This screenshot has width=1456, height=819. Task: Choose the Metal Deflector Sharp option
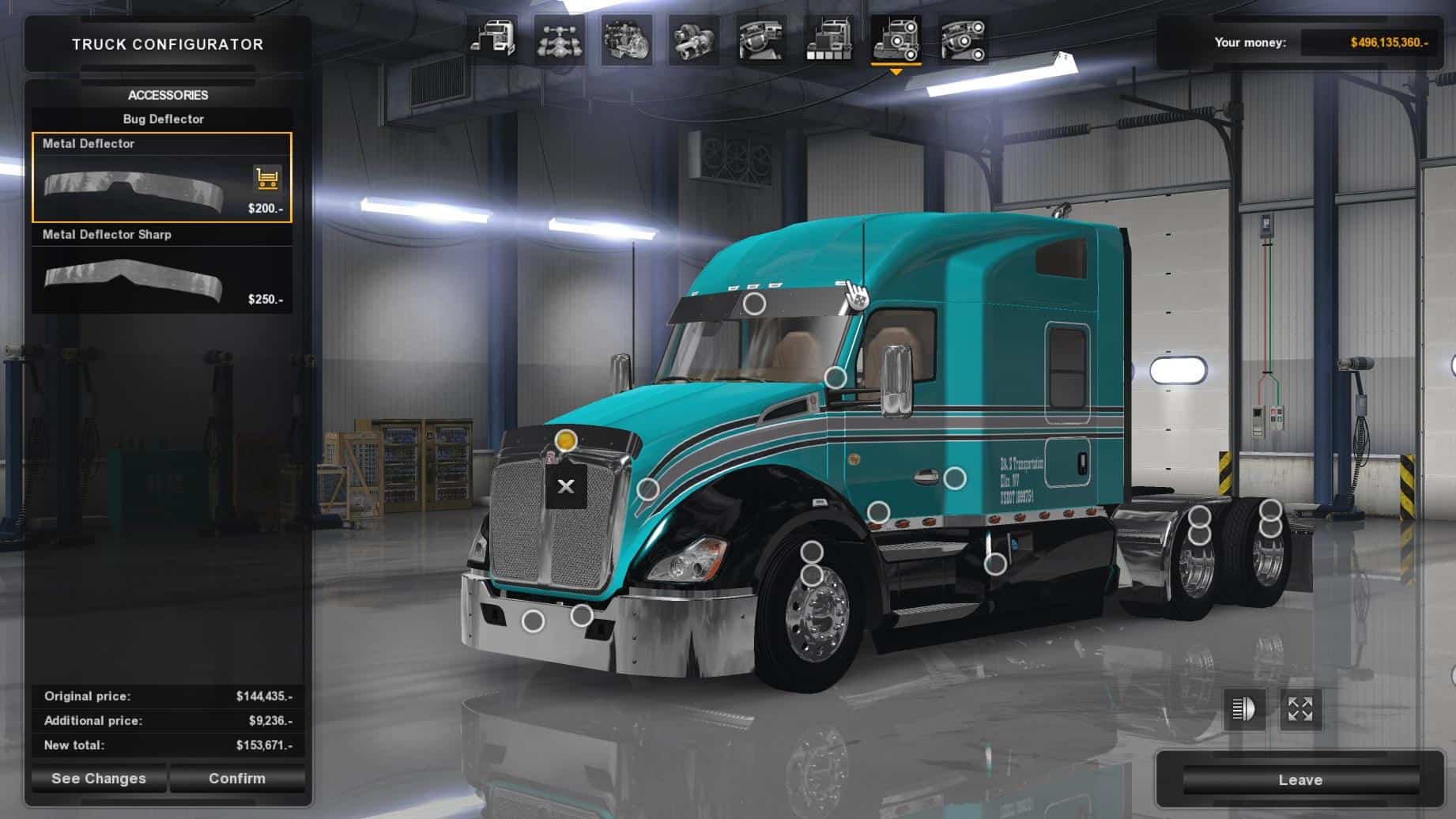pyautogui.click(x=161, y=269)
